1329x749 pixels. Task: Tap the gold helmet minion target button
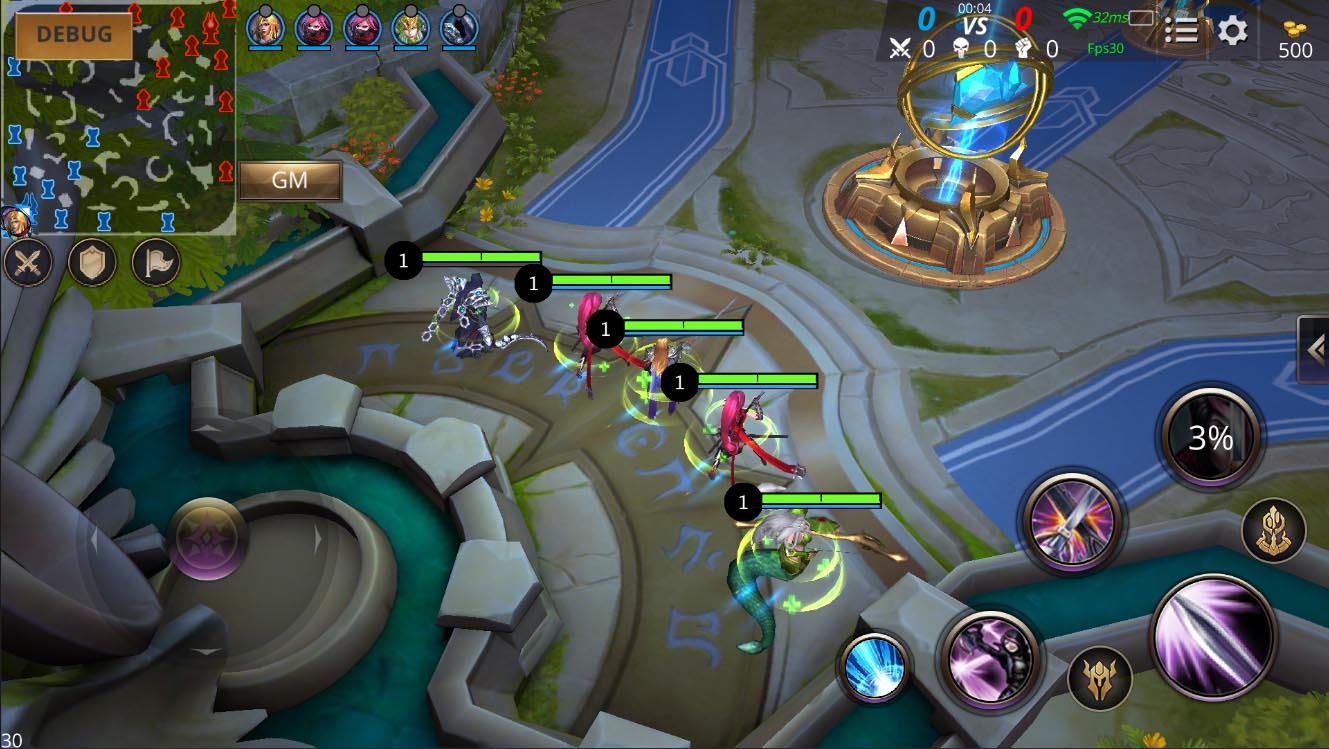tap(1100, 679)
